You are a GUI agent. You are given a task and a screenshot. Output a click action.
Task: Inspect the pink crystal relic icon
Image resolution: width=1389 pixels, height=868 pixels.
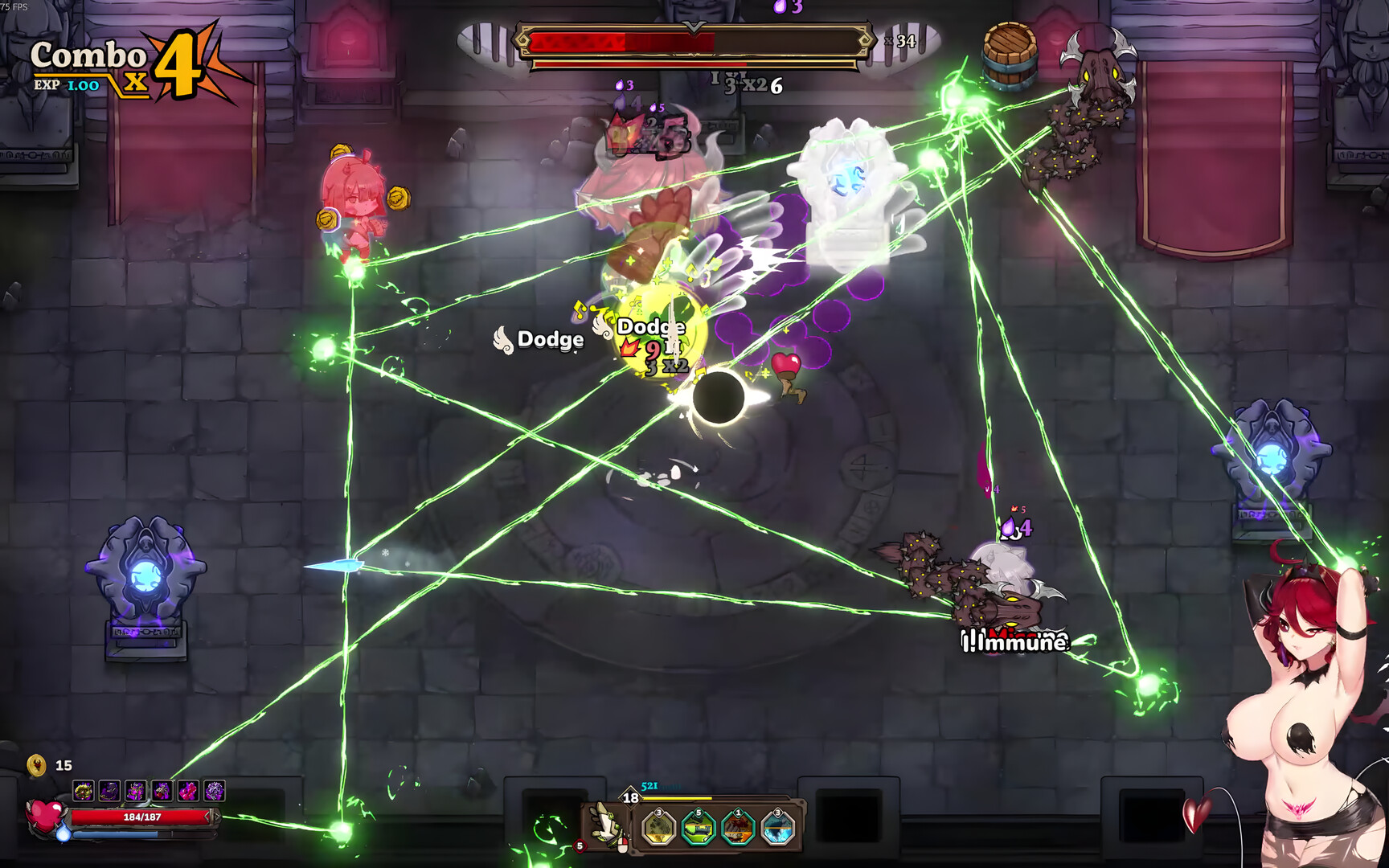pyautogui.click(x=188, y=792)
